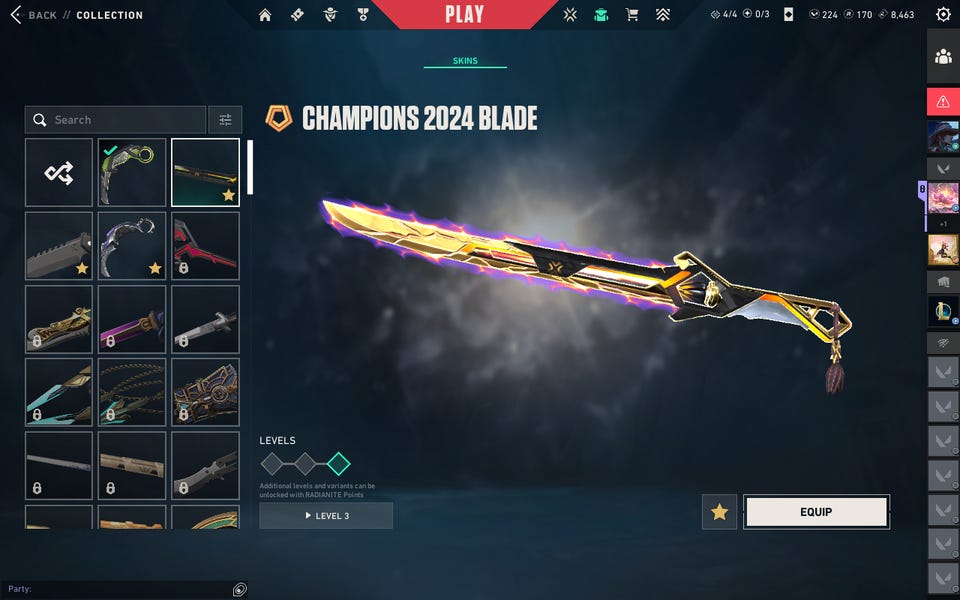The image size is (960, 600).
Task: Open the store shopping cart icon
Action: [631, 15]
